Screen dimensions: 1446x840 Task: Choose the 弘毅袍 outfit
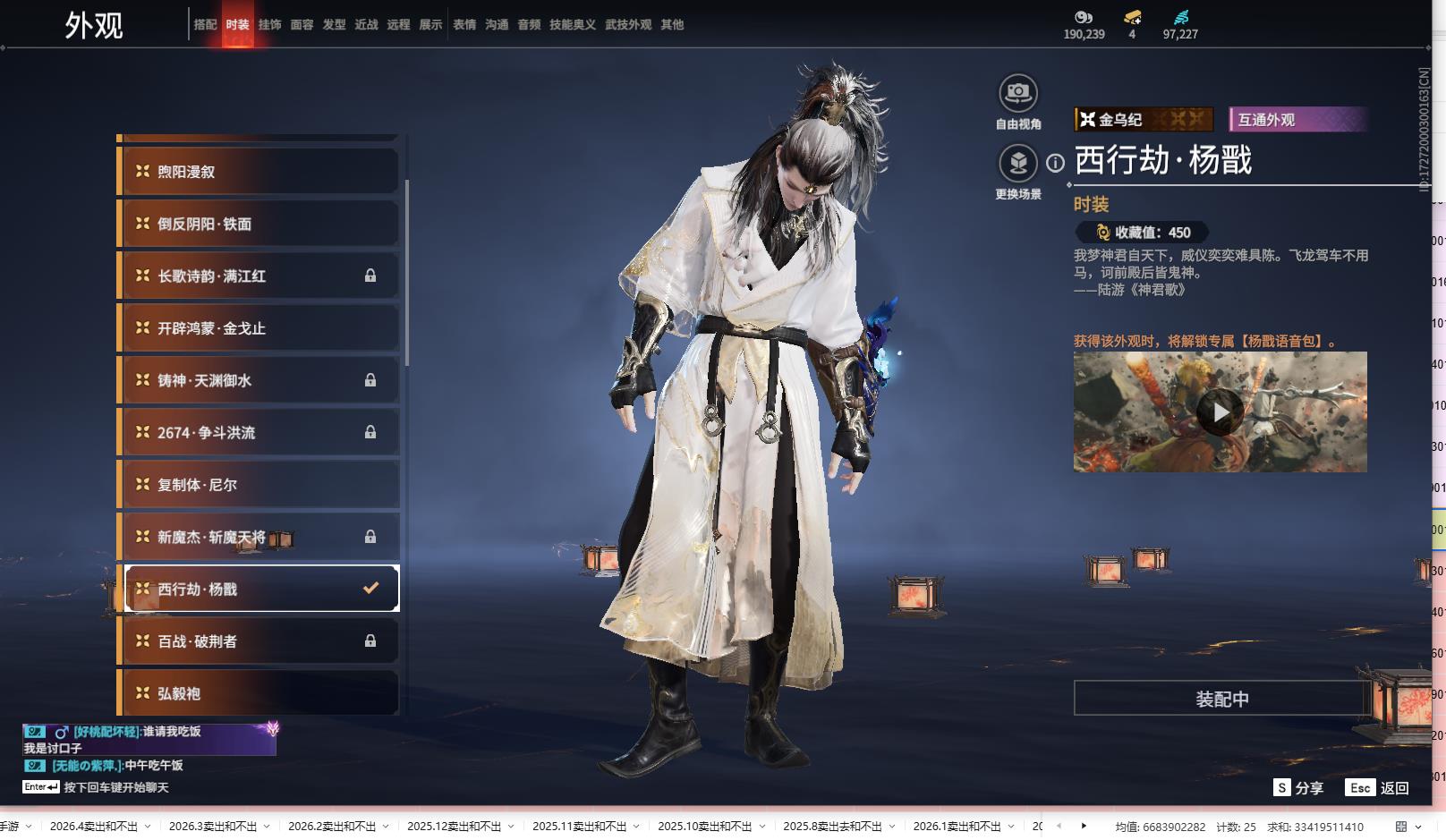(x=259, y=693)
